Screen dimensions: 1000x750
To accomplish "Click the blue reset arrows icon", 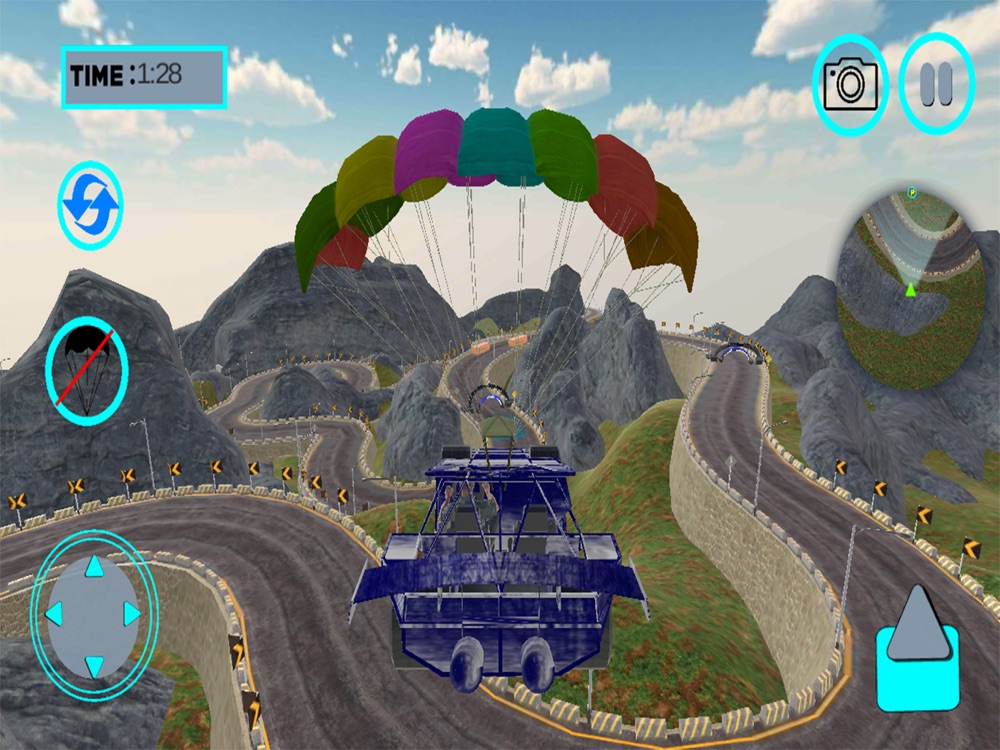I will [x=90, y=205].
